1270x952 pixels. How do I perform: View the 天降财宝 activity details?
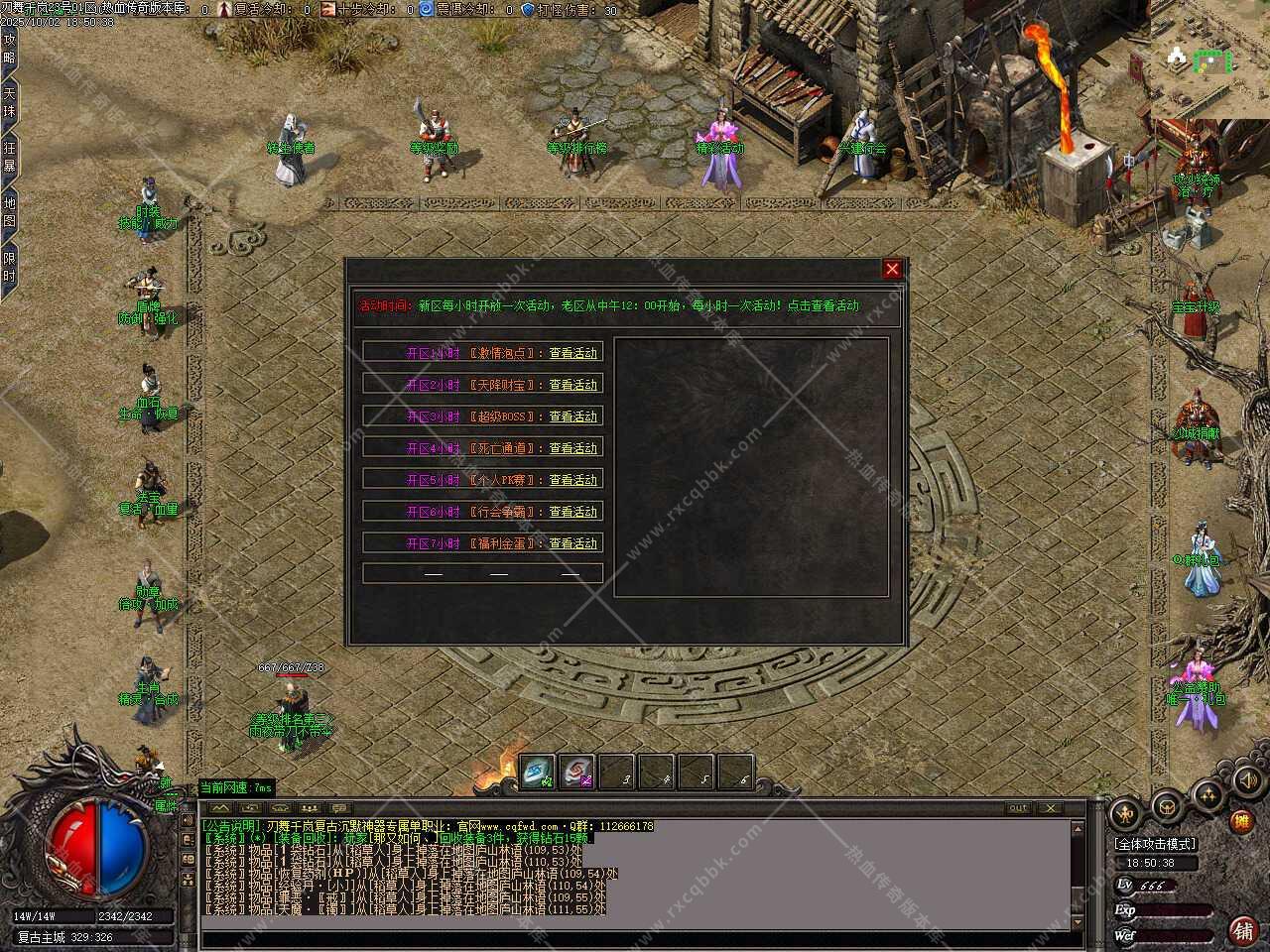coord(573,385)
